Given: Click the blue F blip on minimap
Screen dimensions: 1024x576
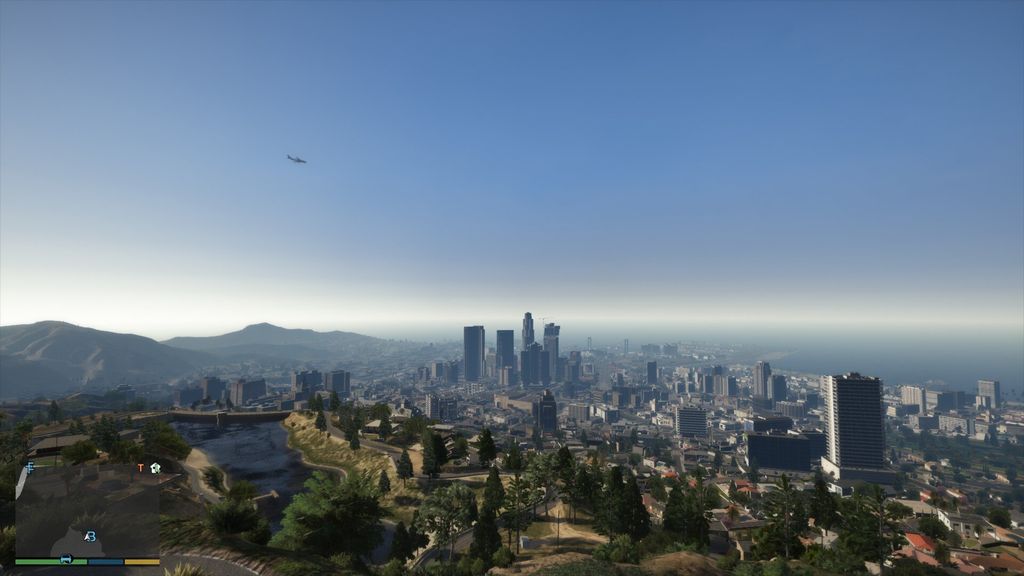Looking at the screenshot, I should coord(30,467).
